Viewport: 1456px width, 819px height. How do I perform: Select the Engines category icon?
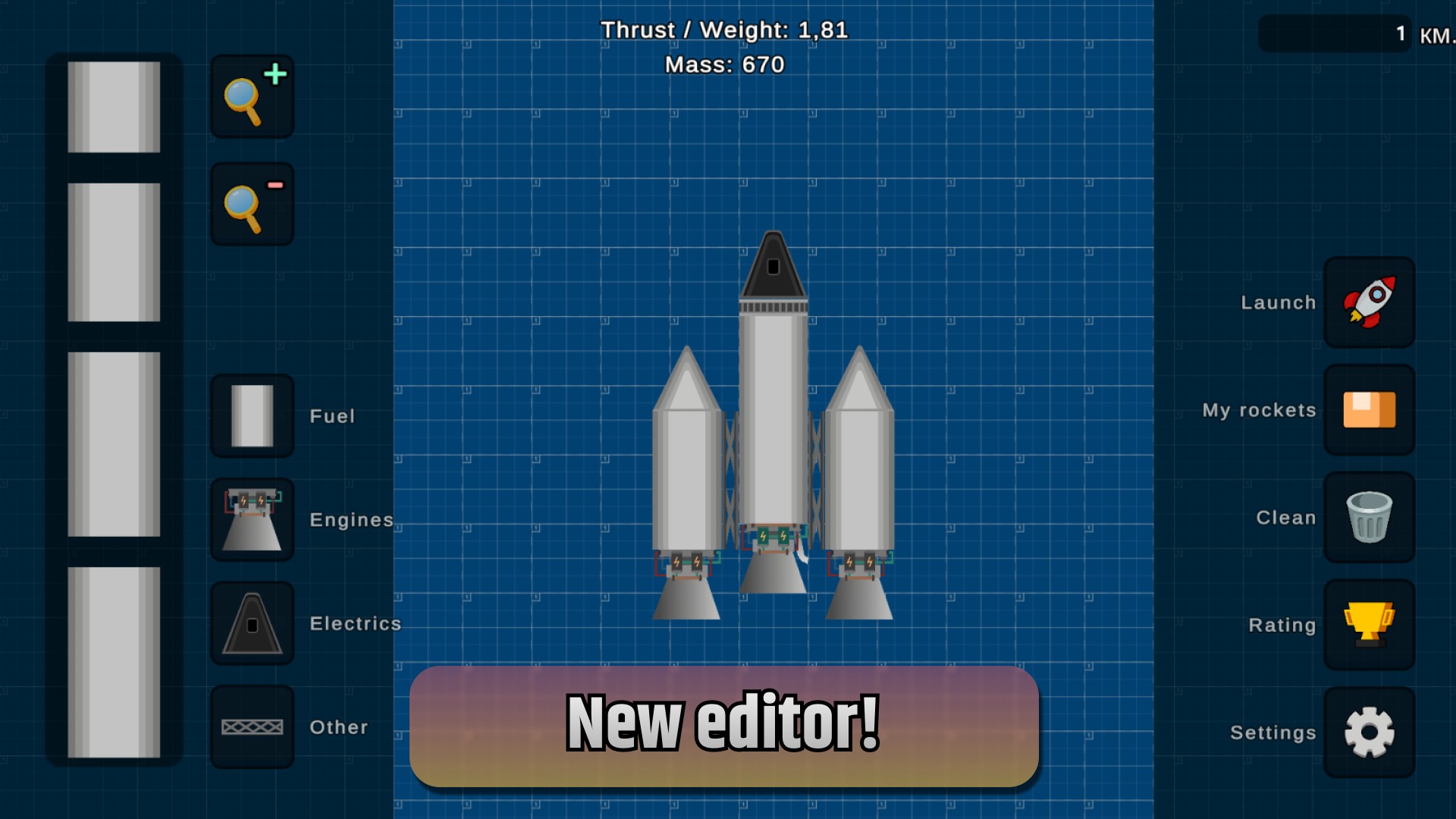point(252,519)
